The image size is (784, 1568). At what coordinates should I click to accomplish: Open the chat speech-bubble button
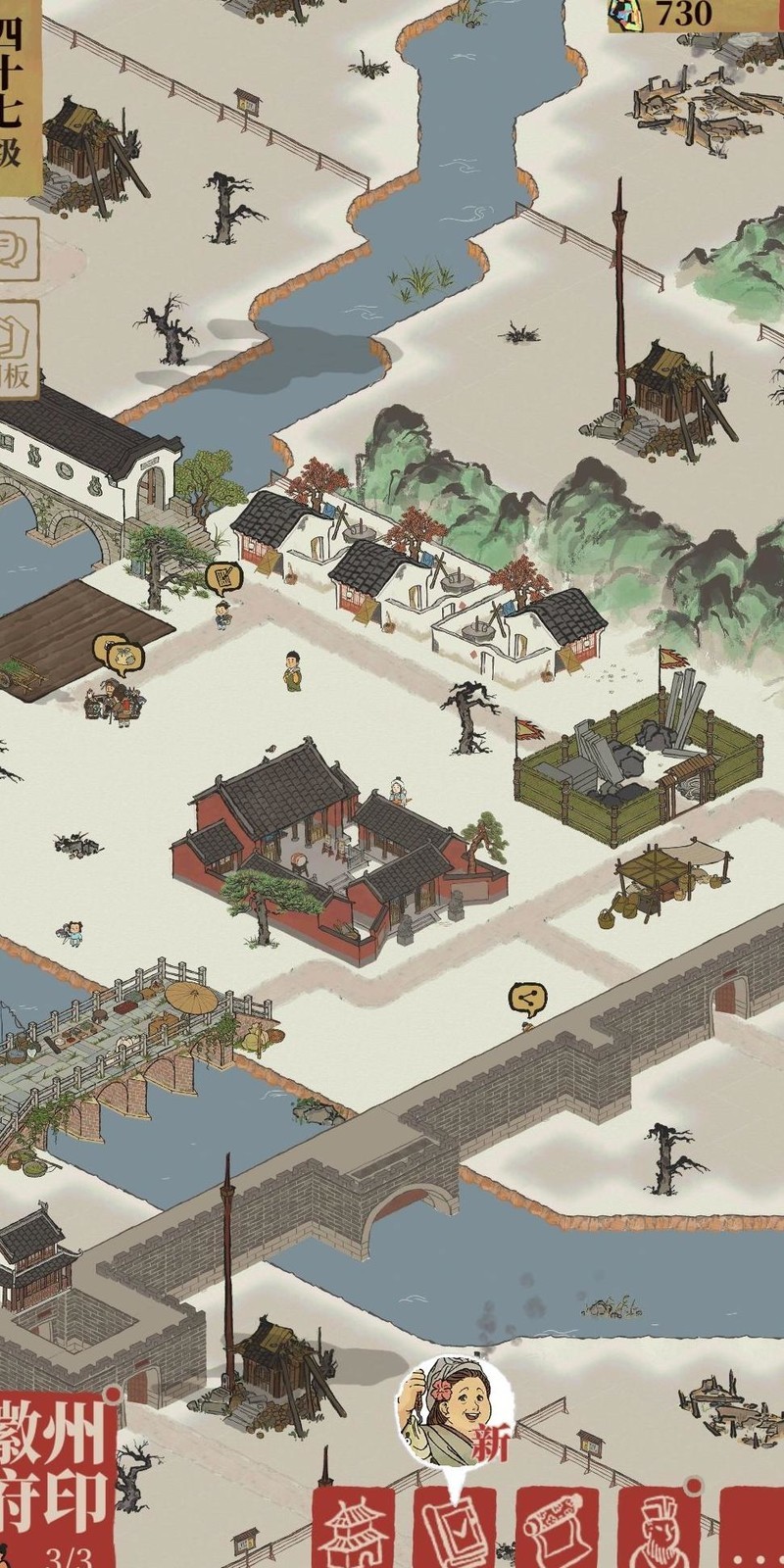pyautogui.click(x=17, y=247)
